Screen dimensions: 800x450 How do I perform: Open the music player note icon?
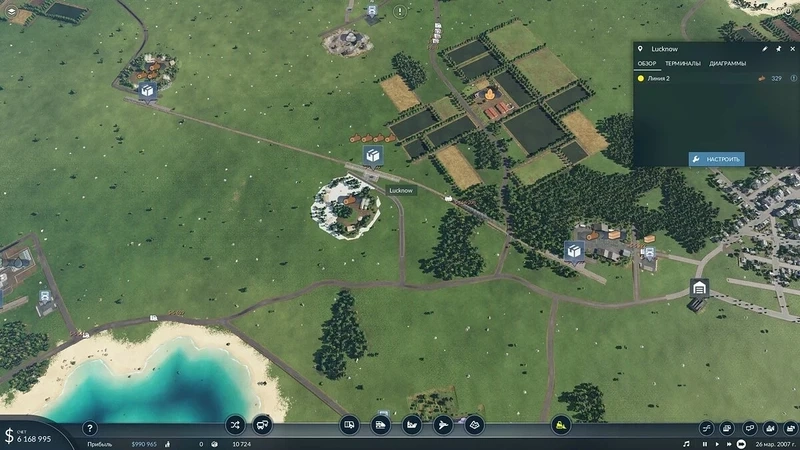click(x=686, y=443)
